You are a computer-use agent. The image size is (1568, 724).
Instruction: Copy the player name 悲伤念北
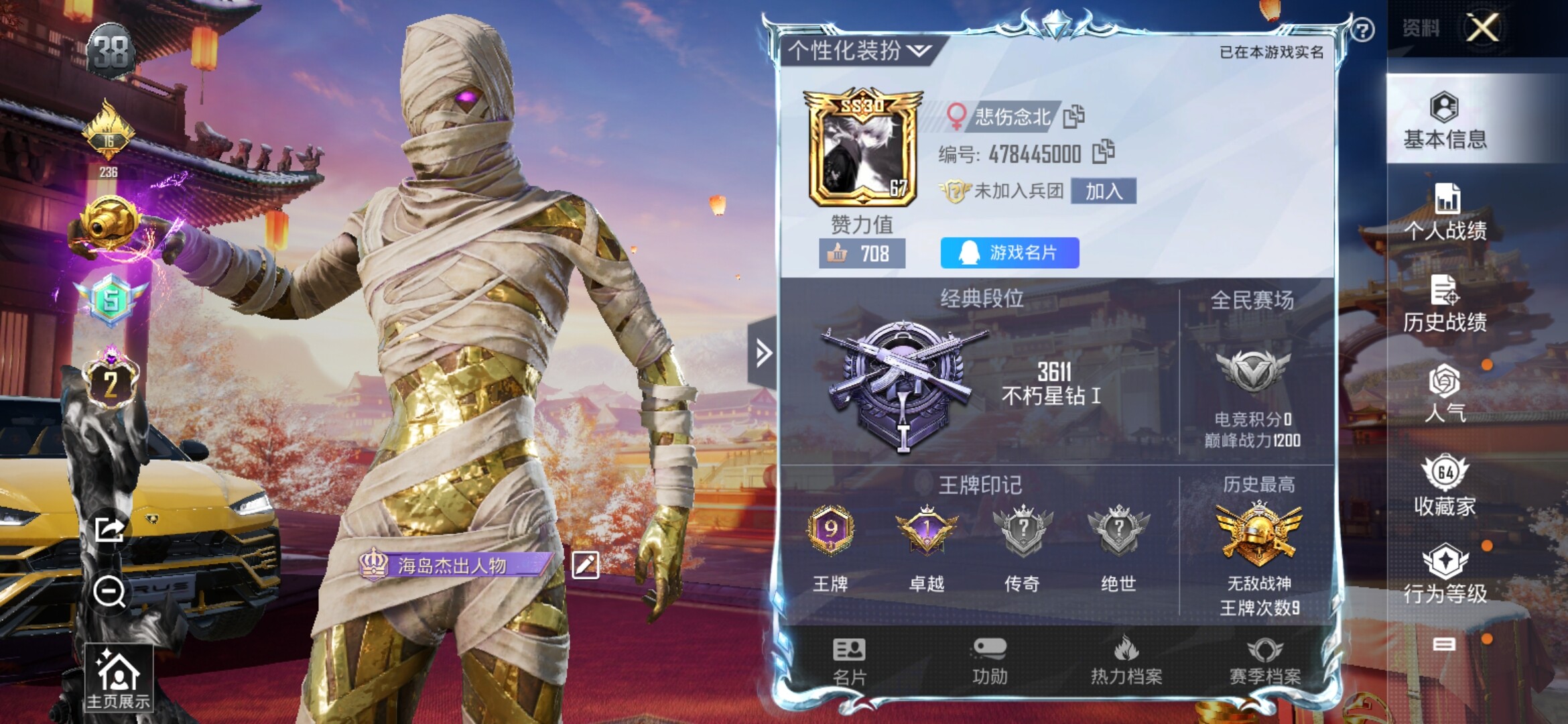coord(1073,117)
